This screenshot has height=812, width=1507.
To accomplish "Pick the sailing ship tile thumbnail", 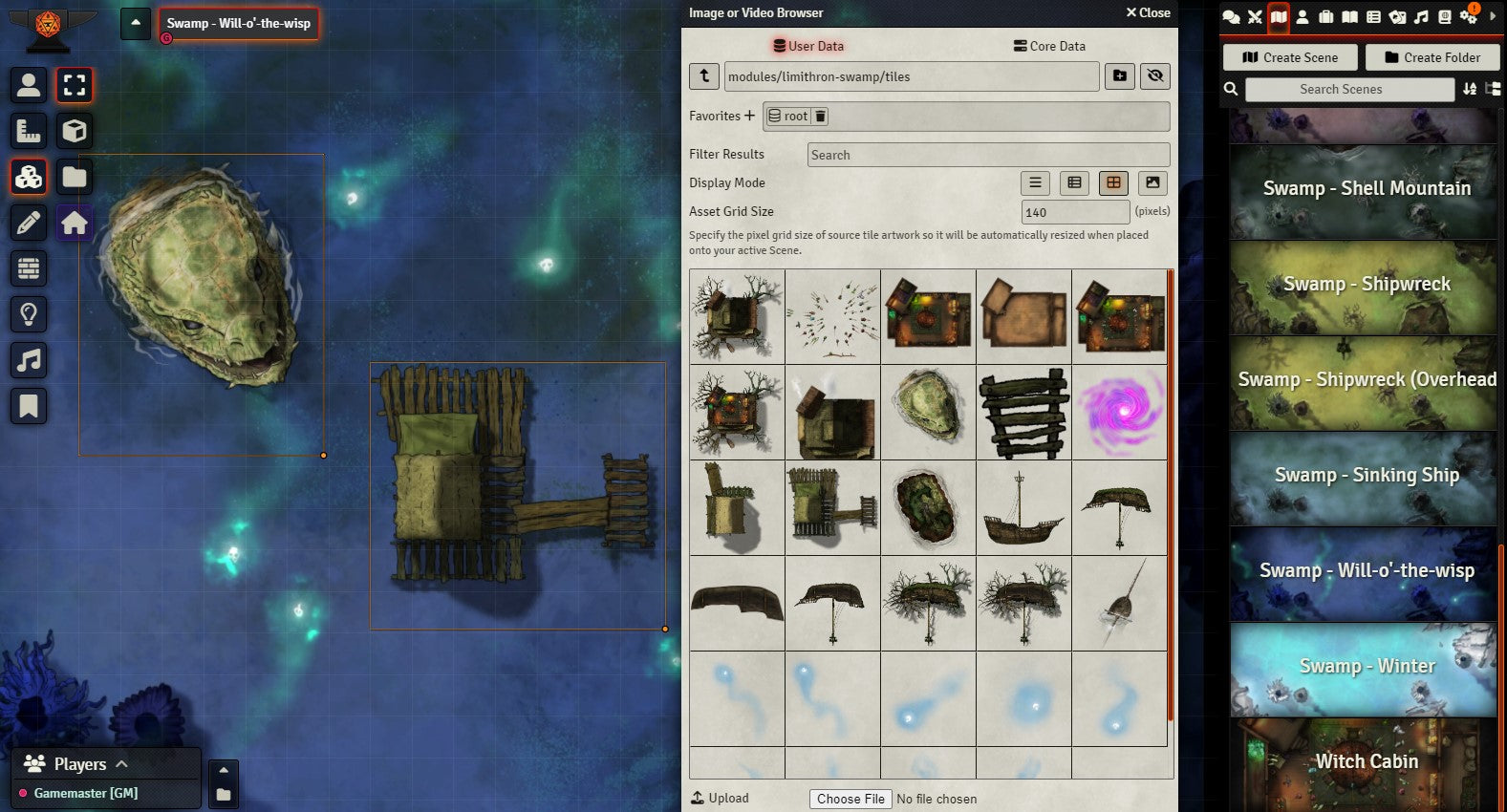I will point(1023,507).
